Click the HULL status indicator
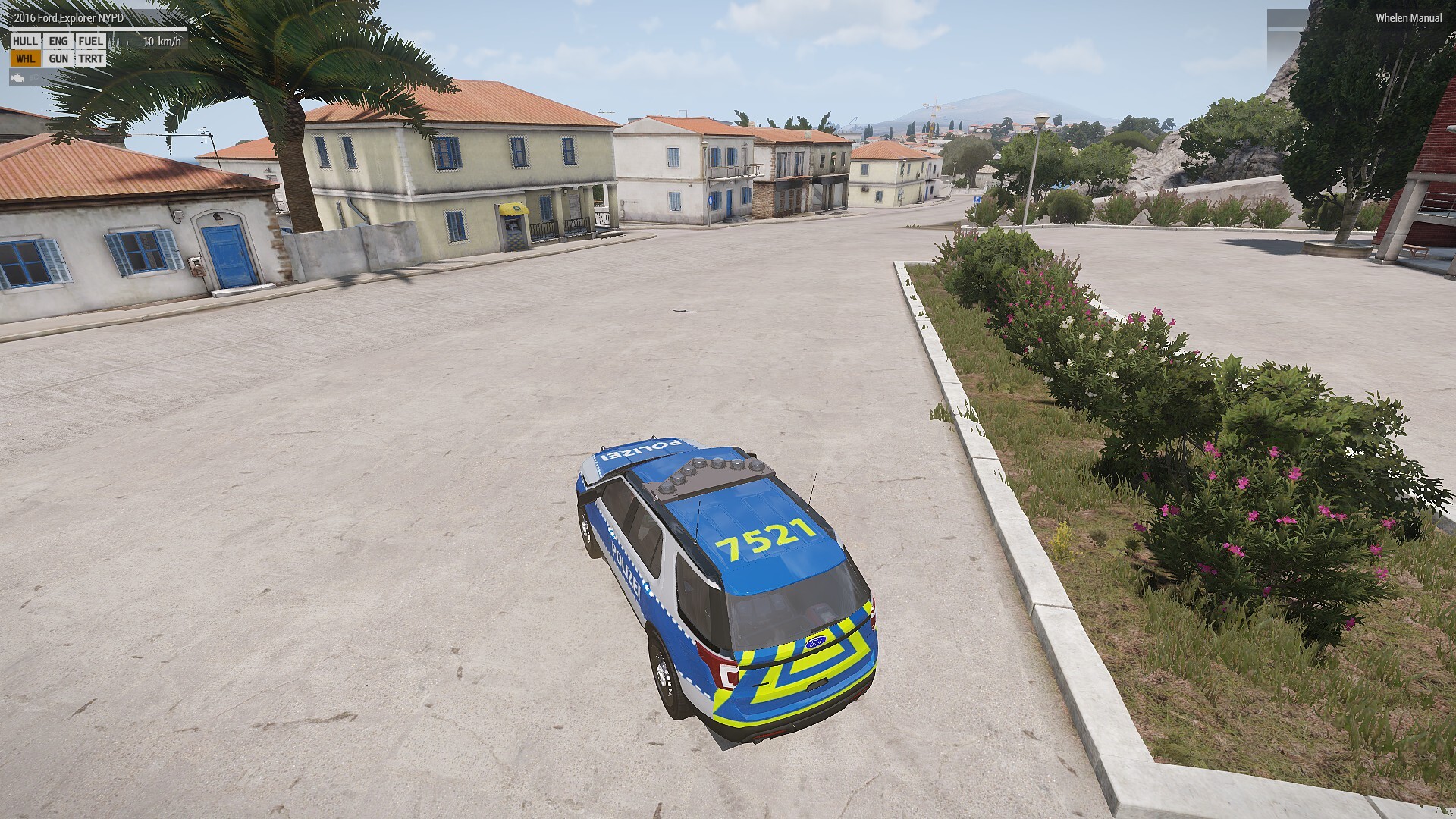 pos(25,41)
